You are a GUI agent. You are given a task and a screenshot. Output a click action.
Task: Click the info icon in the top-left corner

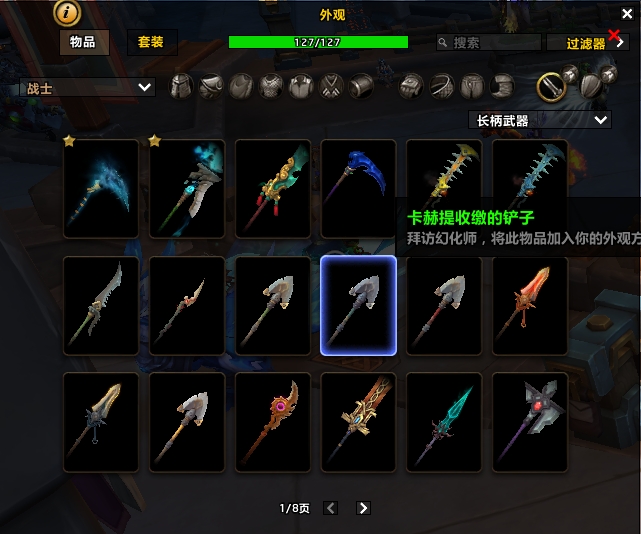click(68, 13)
